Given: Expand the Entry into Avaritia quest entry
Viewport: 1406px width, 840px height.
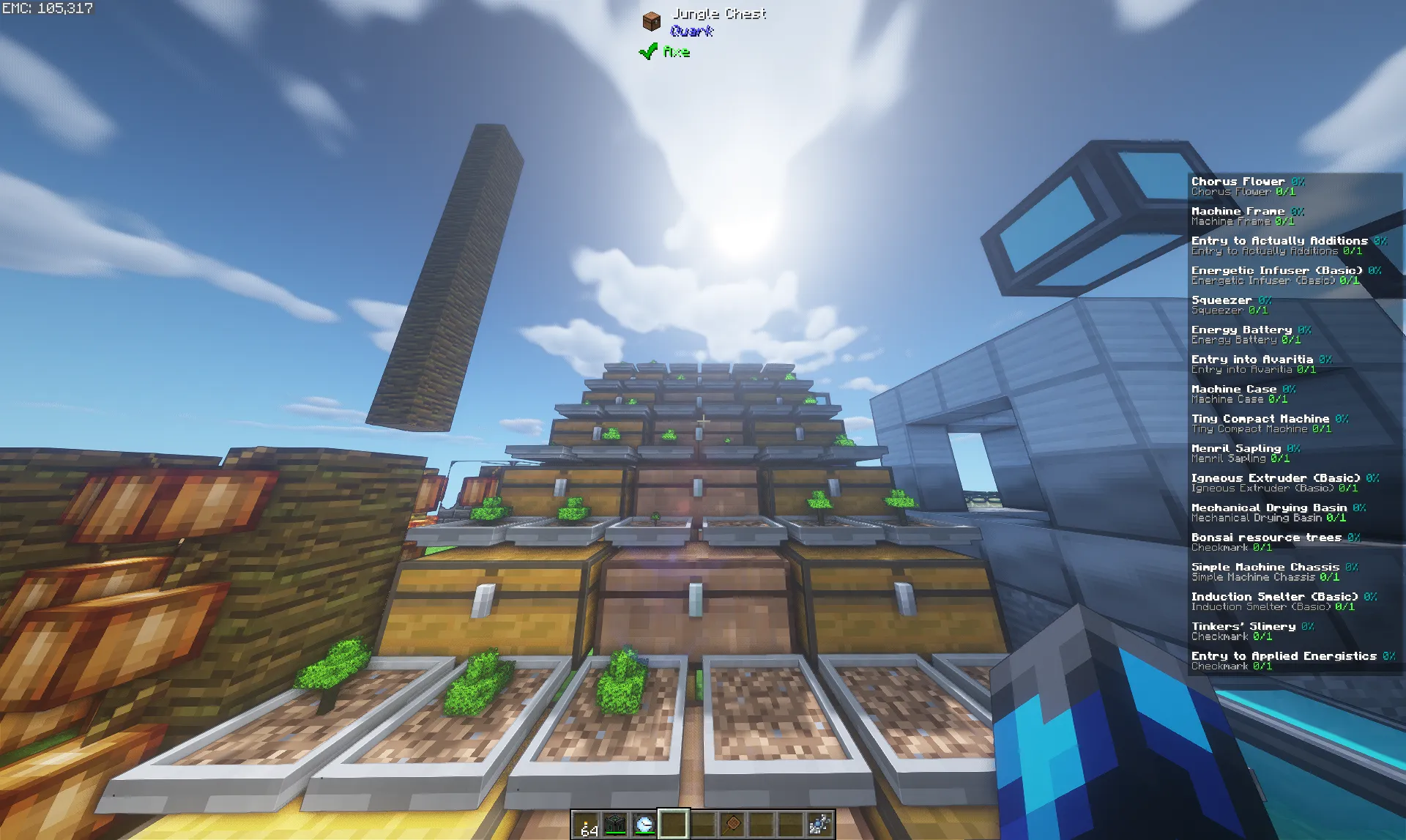Looking at the screenshot, I should coord(1253,359).
